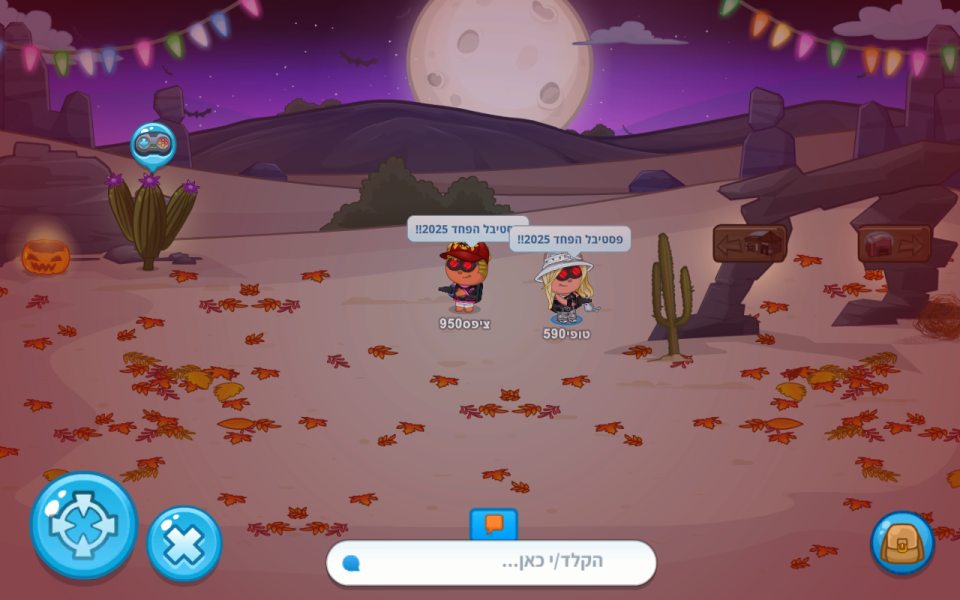Close the aiming mode with the X button
Viewport: 960px width, 600px height.
click(184, 544)
